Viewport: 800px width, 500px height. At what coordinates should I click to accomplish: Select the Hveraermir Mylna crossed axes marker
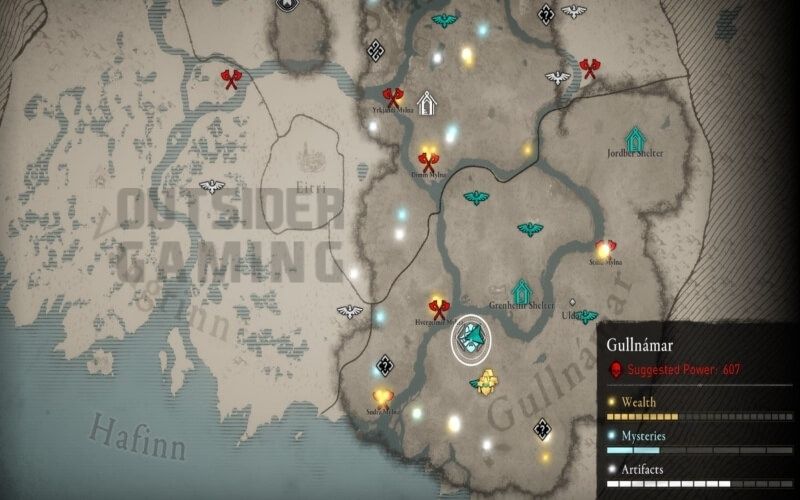tap(437, 308)
